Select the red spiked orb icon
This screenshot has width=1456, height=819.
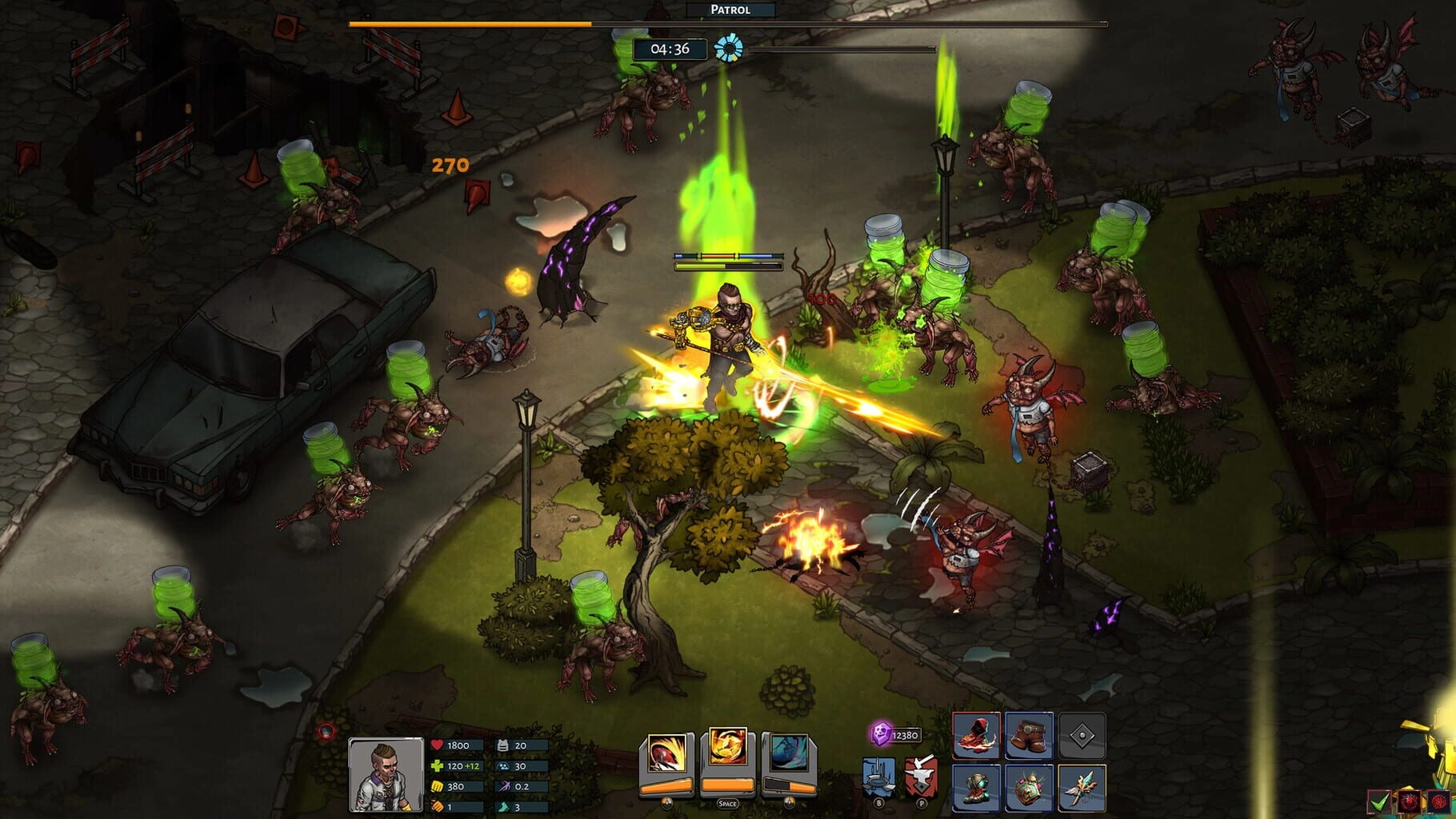[1409, 801]
